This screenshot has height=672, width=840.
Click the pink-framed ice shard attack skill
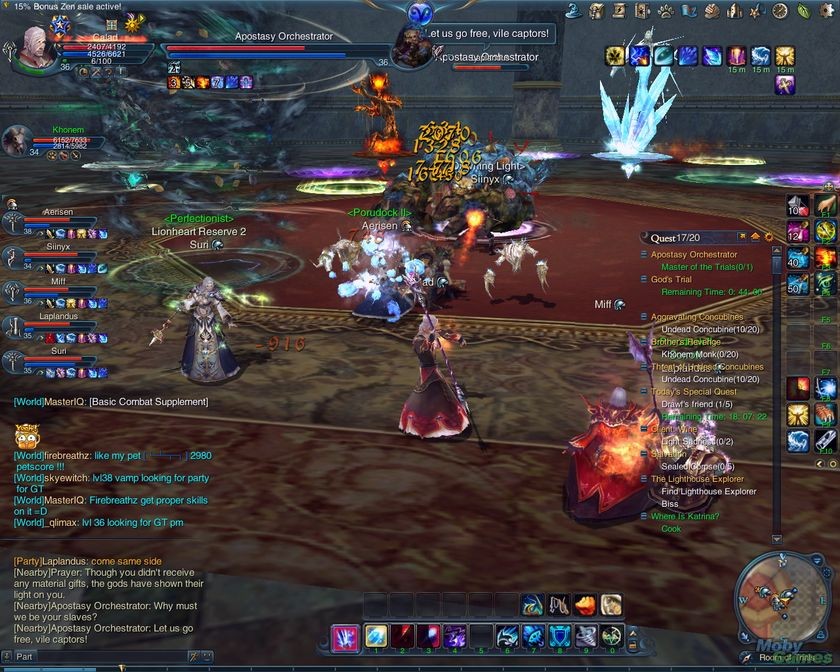coord(346,636)
